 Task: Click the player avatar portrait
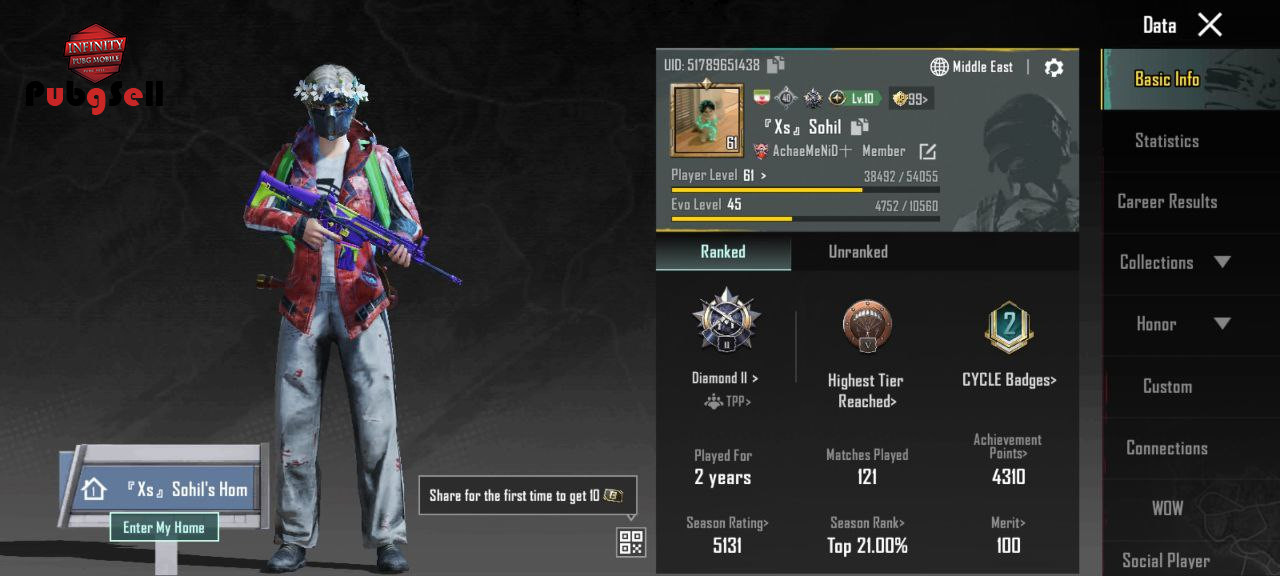pos(708,120)
